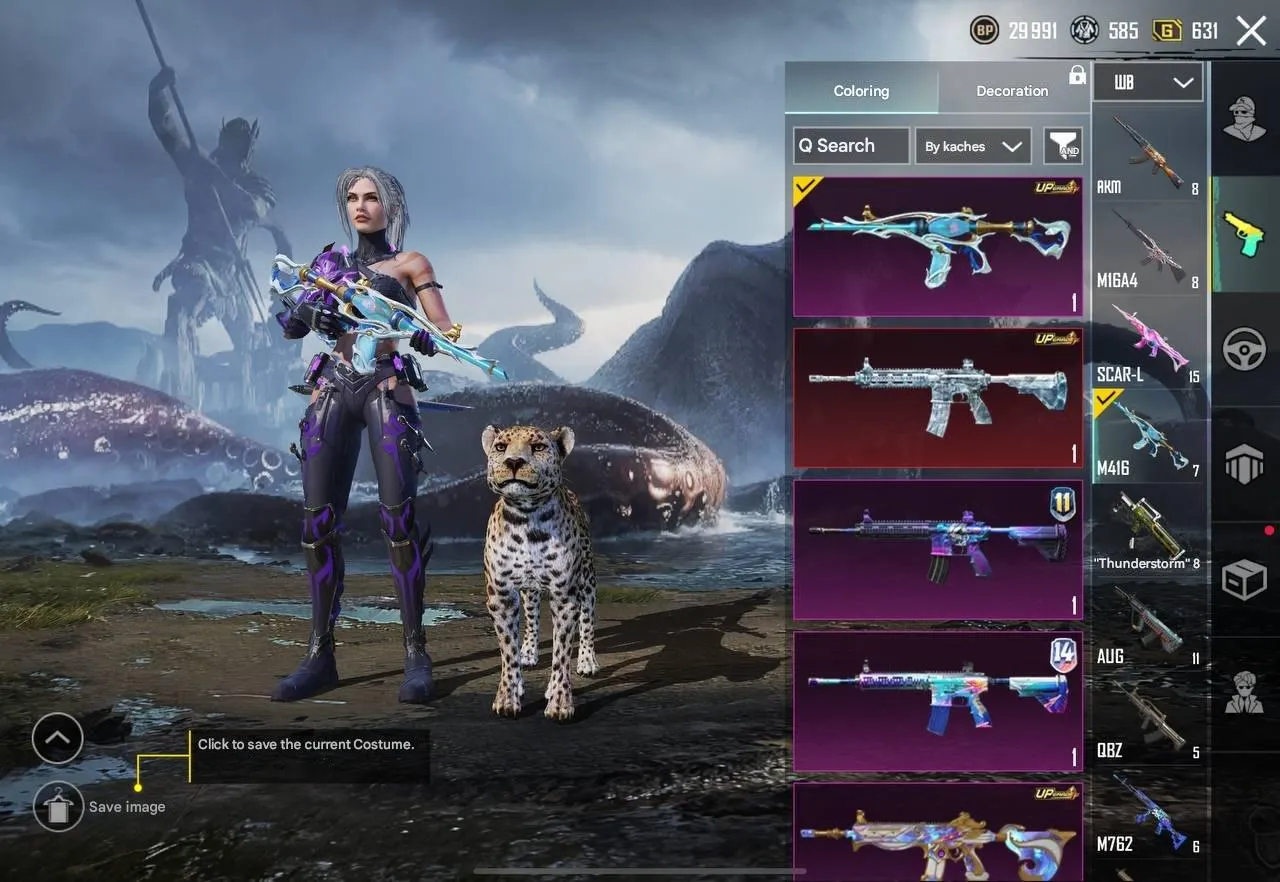Select the emote character icon in the sidebar
The width and height of the screenshot is (1280, 882).
coord(1243,690)
